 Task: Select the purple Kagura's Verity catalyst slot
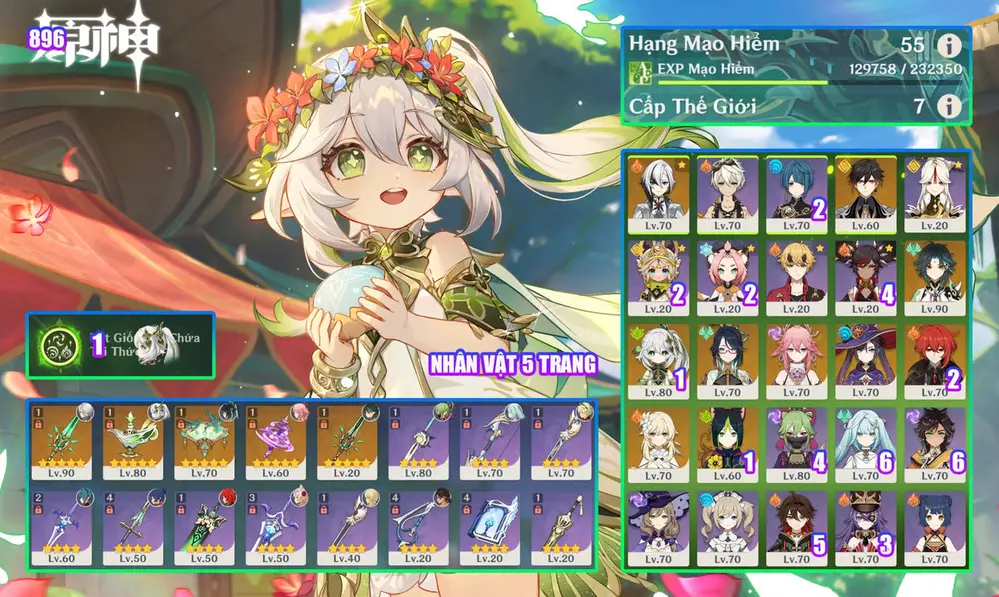pyautogui.click(x=275, y=439)
